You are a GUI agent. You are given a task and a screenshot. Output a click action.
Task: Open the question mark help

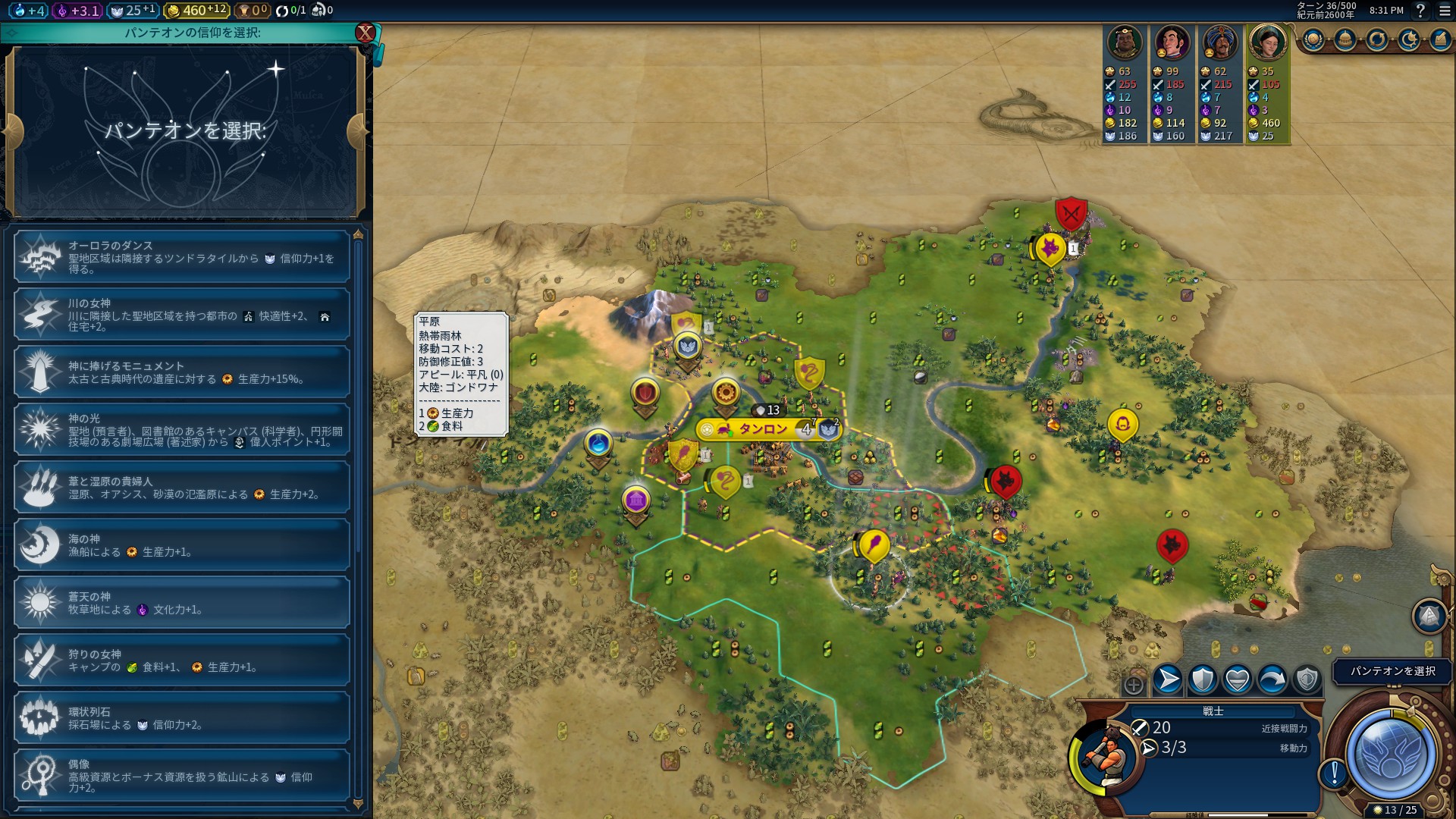tap(1421, 11)
